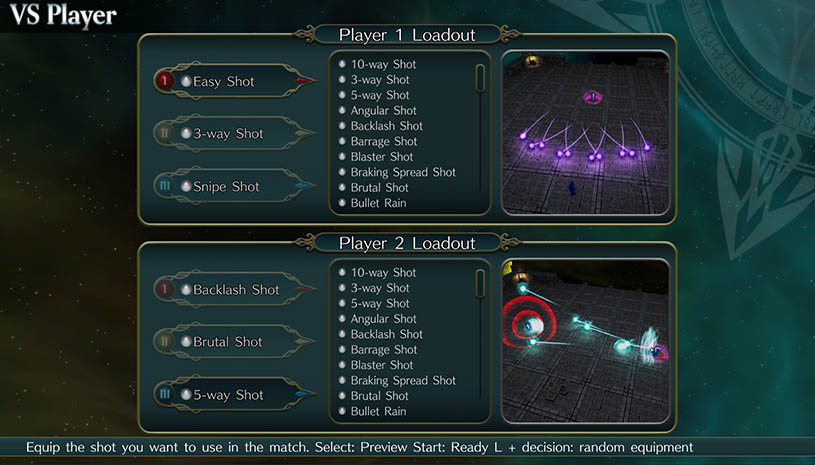Select Barrage Shot in Player 1 list

(x=384, y=141)
